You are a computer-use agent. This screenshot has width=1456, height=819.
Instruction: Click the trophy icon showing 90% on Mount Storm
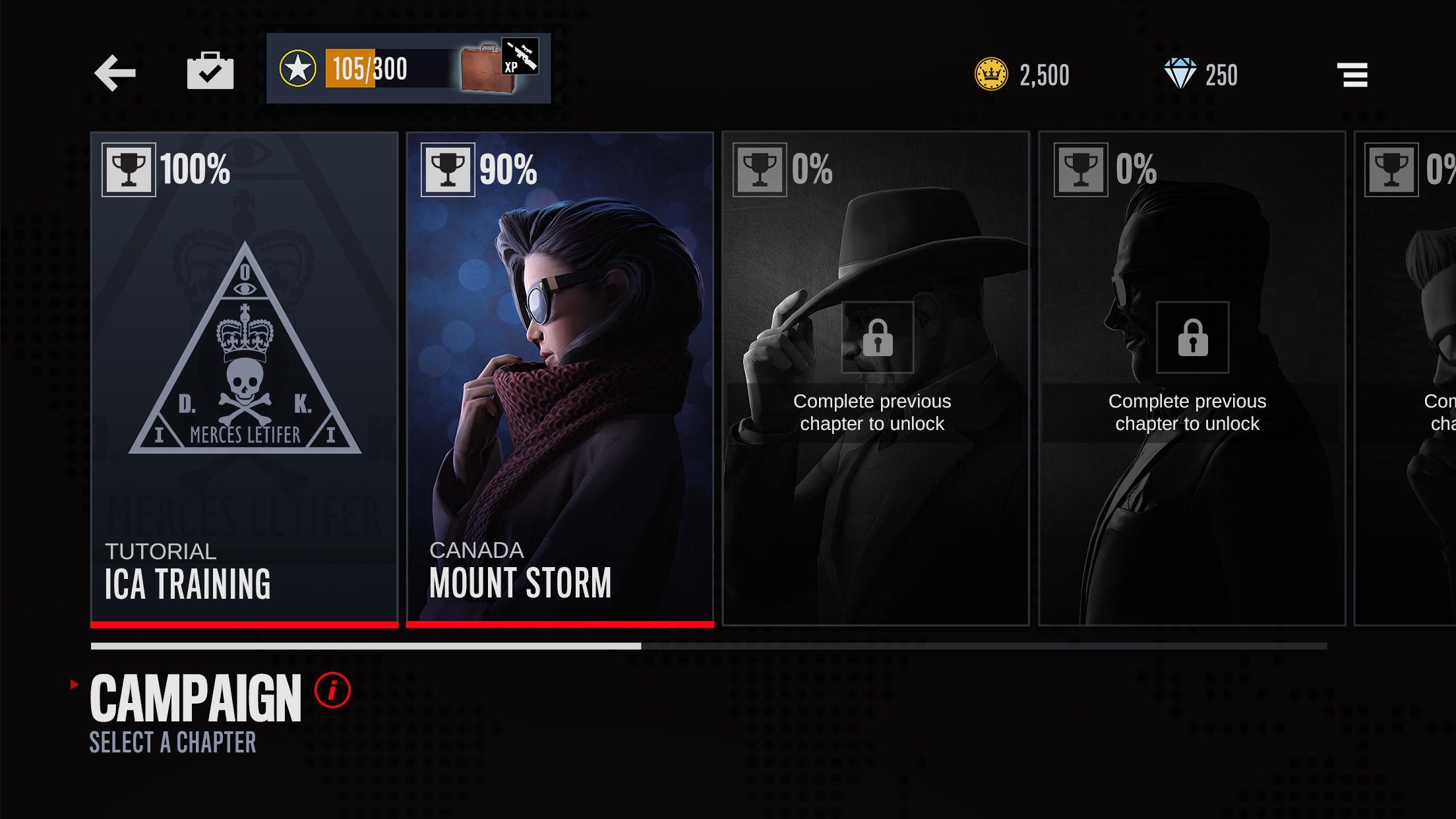(448, 169)
